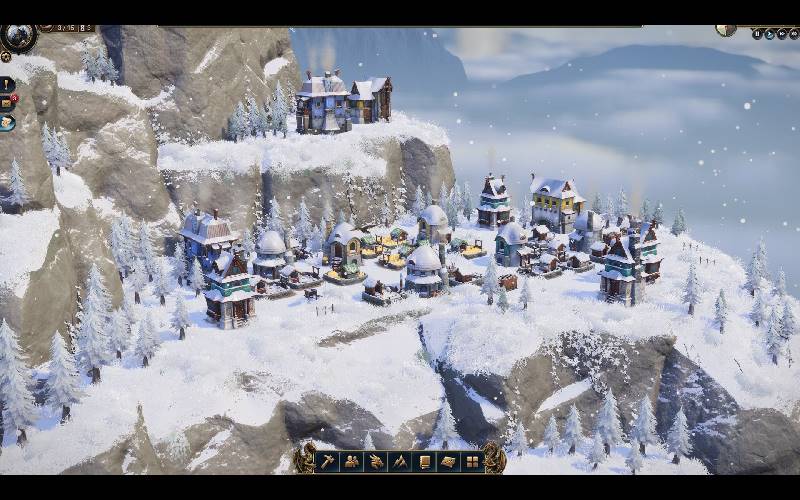Select the dragon icon in toolbar

[376, 461]
